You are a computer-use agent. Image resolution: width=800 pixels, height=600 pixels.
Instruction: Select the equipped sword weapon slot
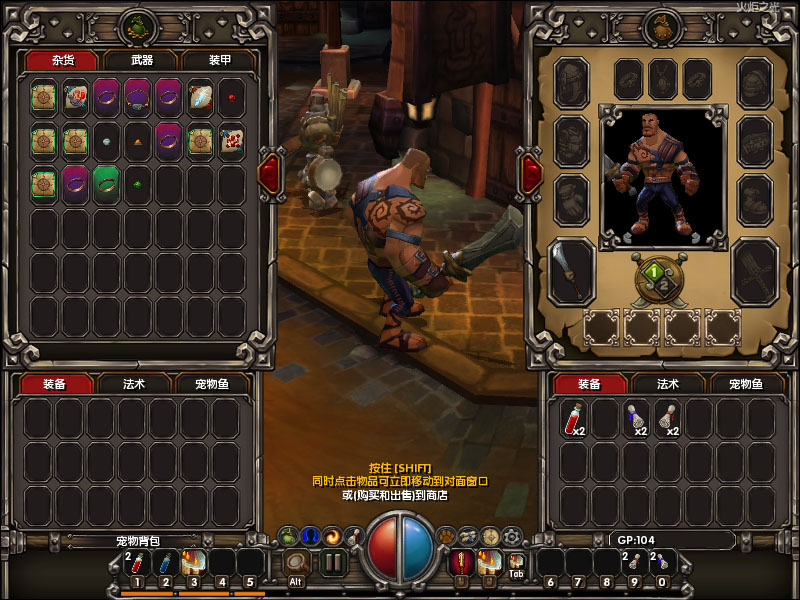[572, 269]
